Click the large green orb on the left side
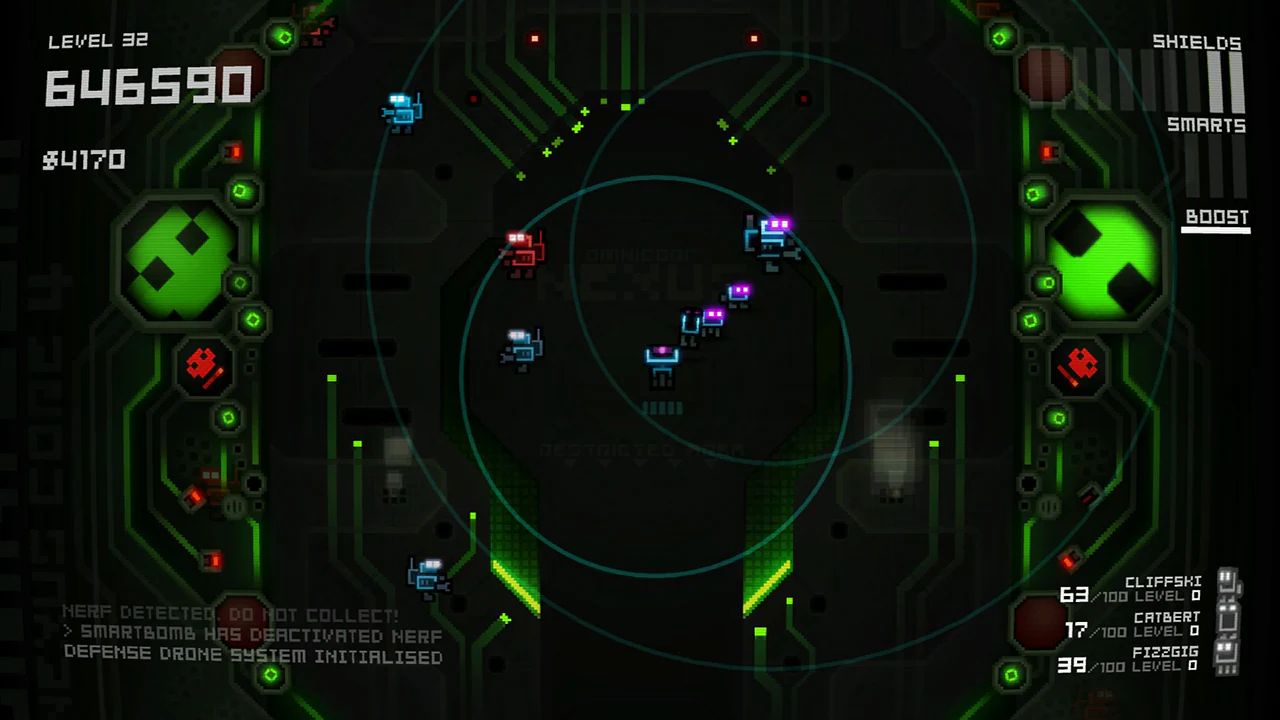This screenshot has height=720, width=1280. click(178, 258)
